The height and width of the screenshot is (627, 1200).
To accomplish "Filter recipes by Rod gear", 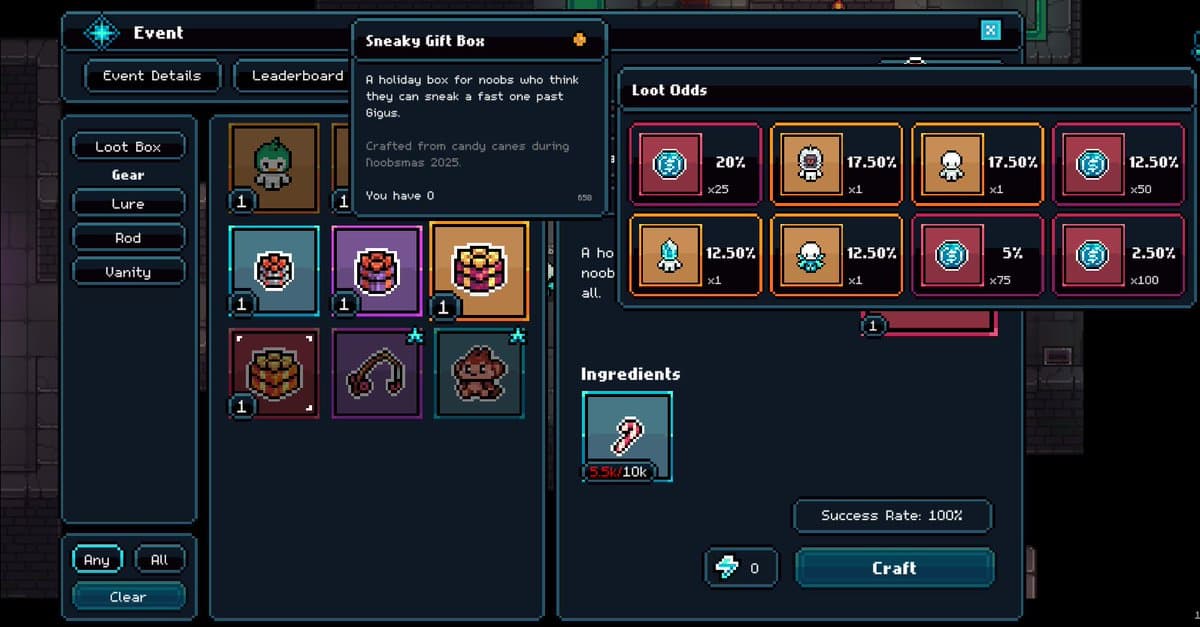I will coord(128,238).
